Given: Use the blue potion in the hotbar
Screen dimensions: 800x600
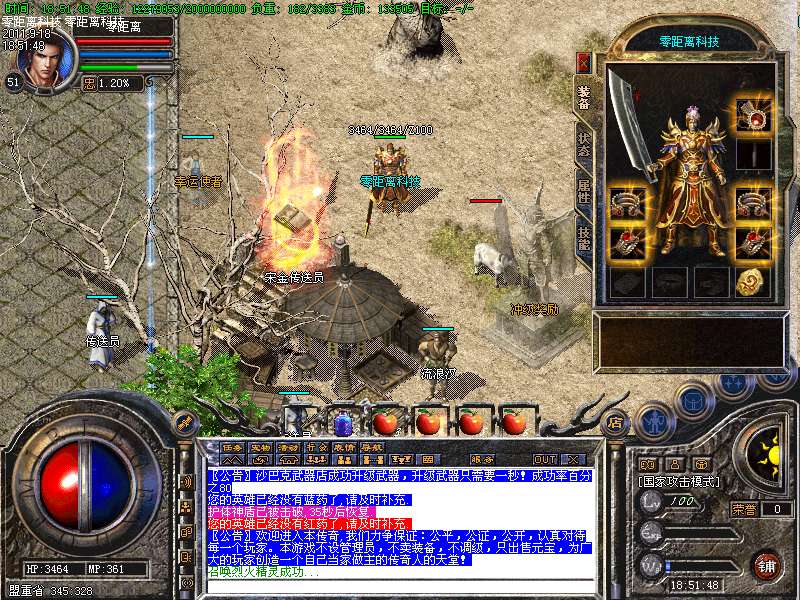Looking at the screenshot, I should coord(343,422).
